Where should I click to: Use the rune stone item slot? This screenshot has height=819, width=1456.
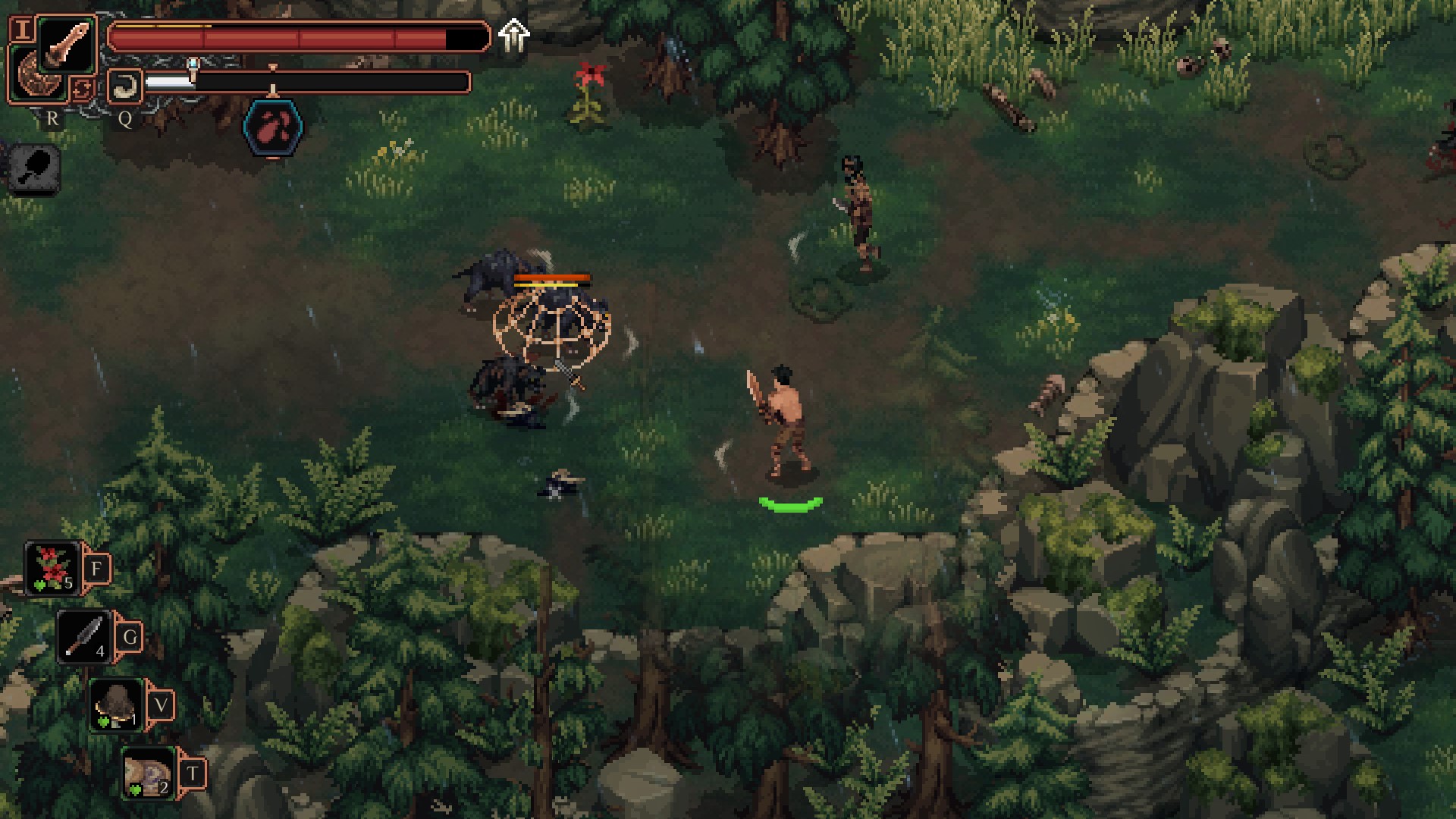tap(149, 773)
